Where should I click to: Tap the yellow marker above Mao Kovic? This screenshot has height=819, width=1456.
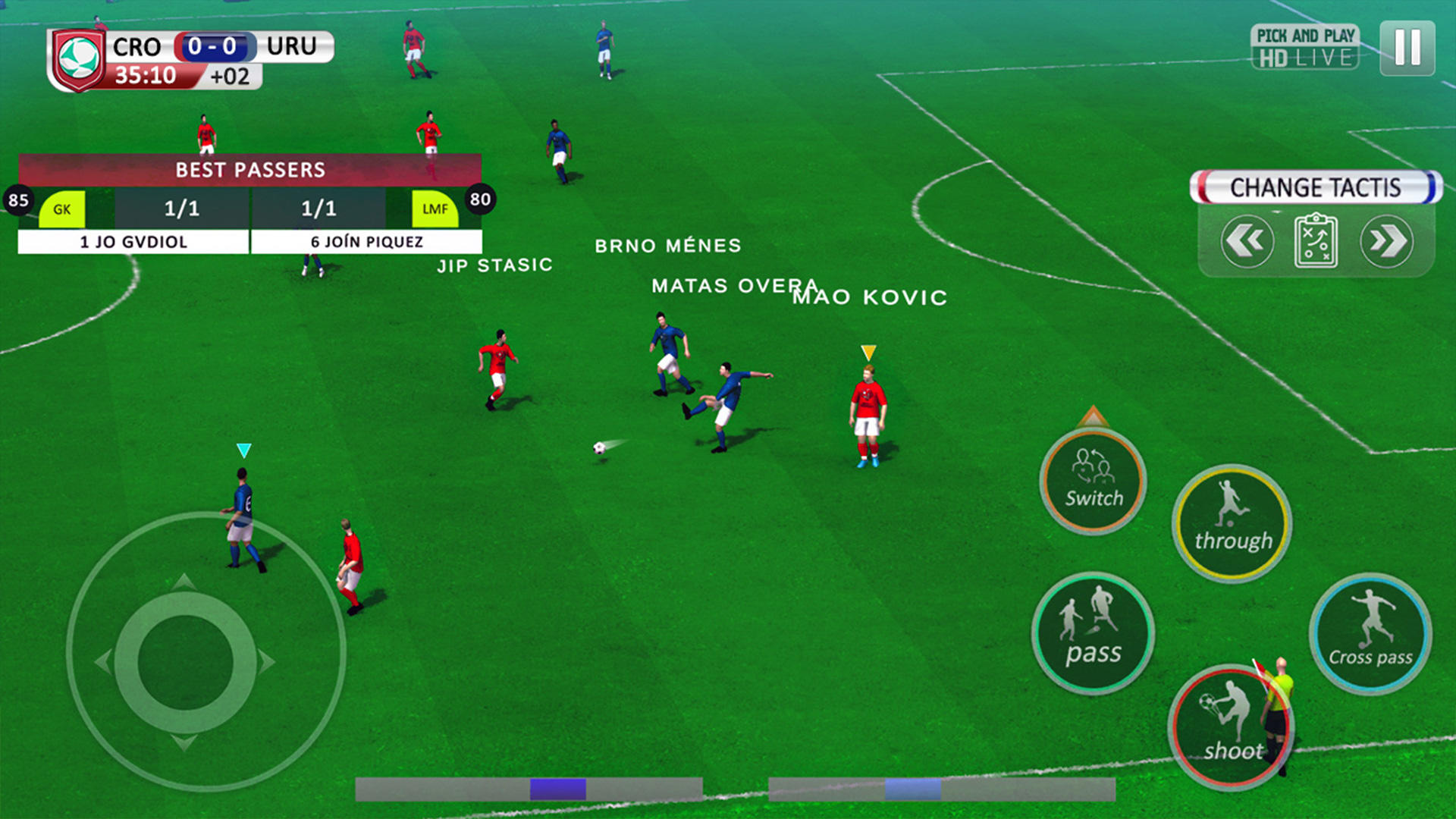pyautogui.click(x=868, y=352)
